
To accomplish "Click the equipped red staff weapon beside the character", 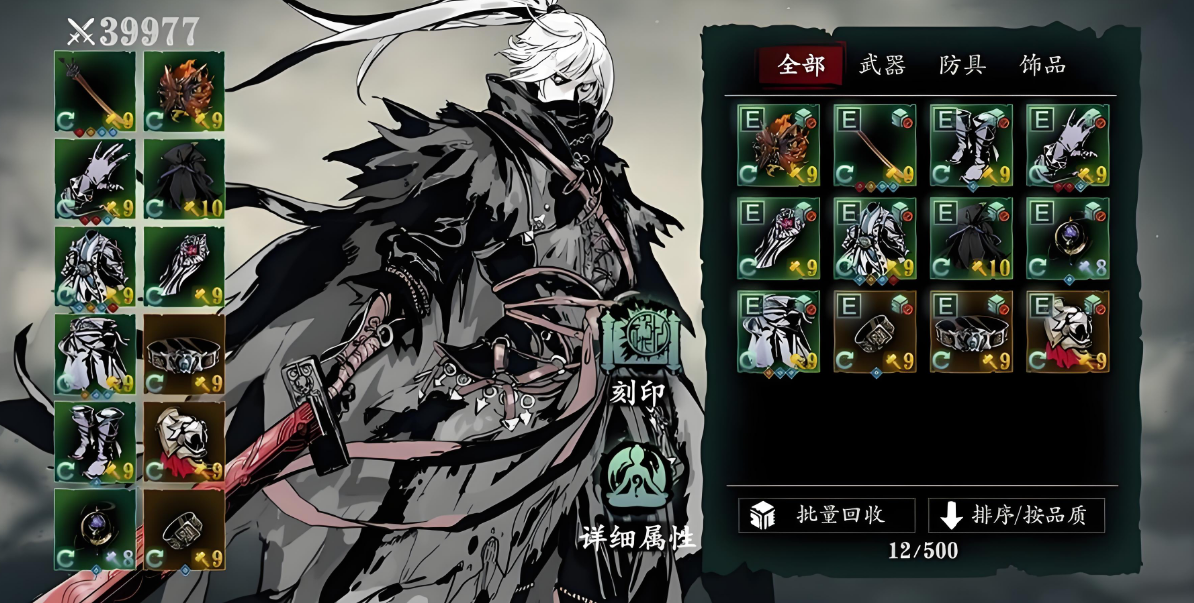I will coord(95,92).
